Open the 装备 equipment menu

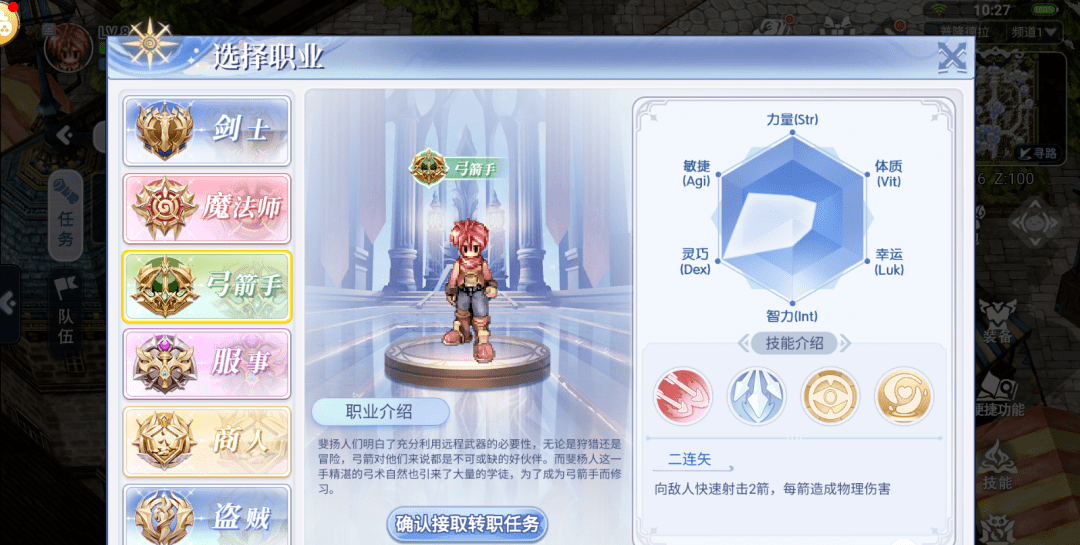tap(997, 325)
